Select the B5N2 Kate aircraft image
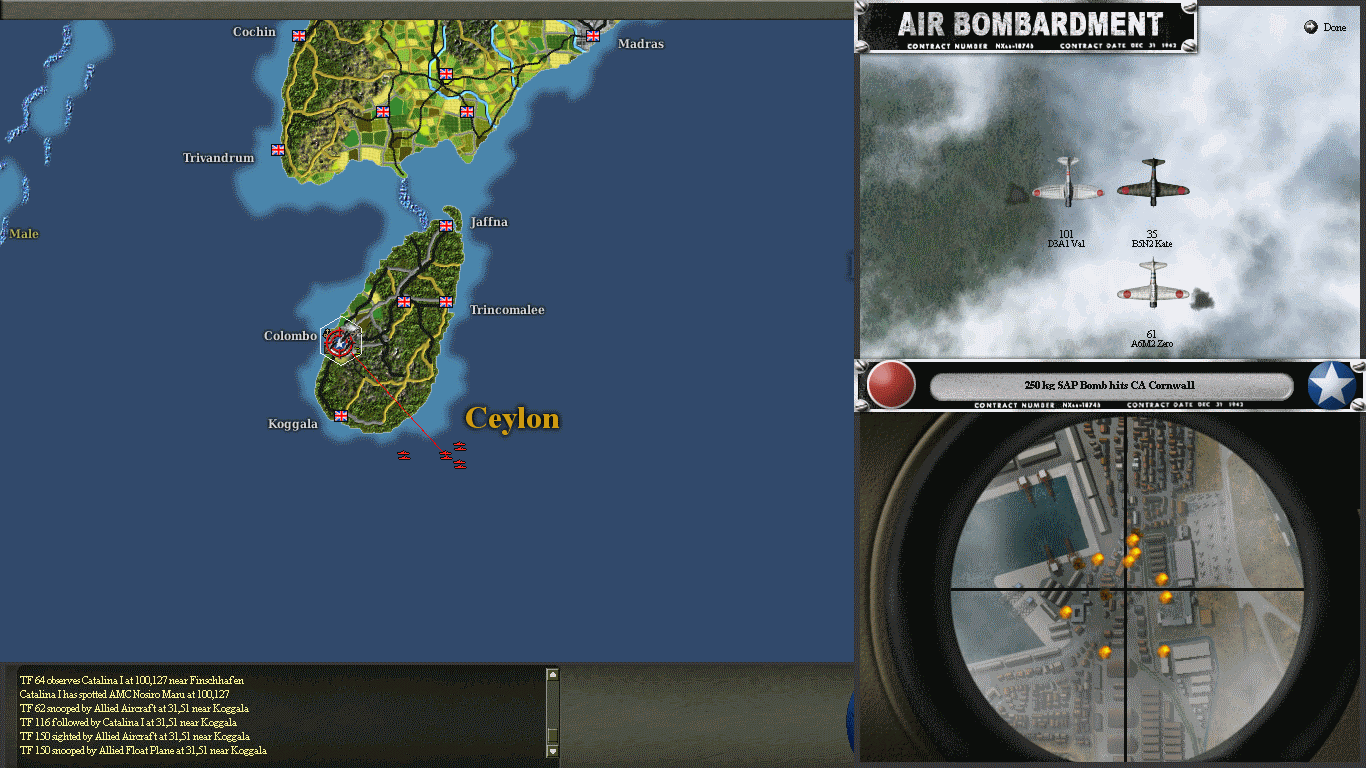The width and height of the screenshot is (1366, 768). [1152, 189]
